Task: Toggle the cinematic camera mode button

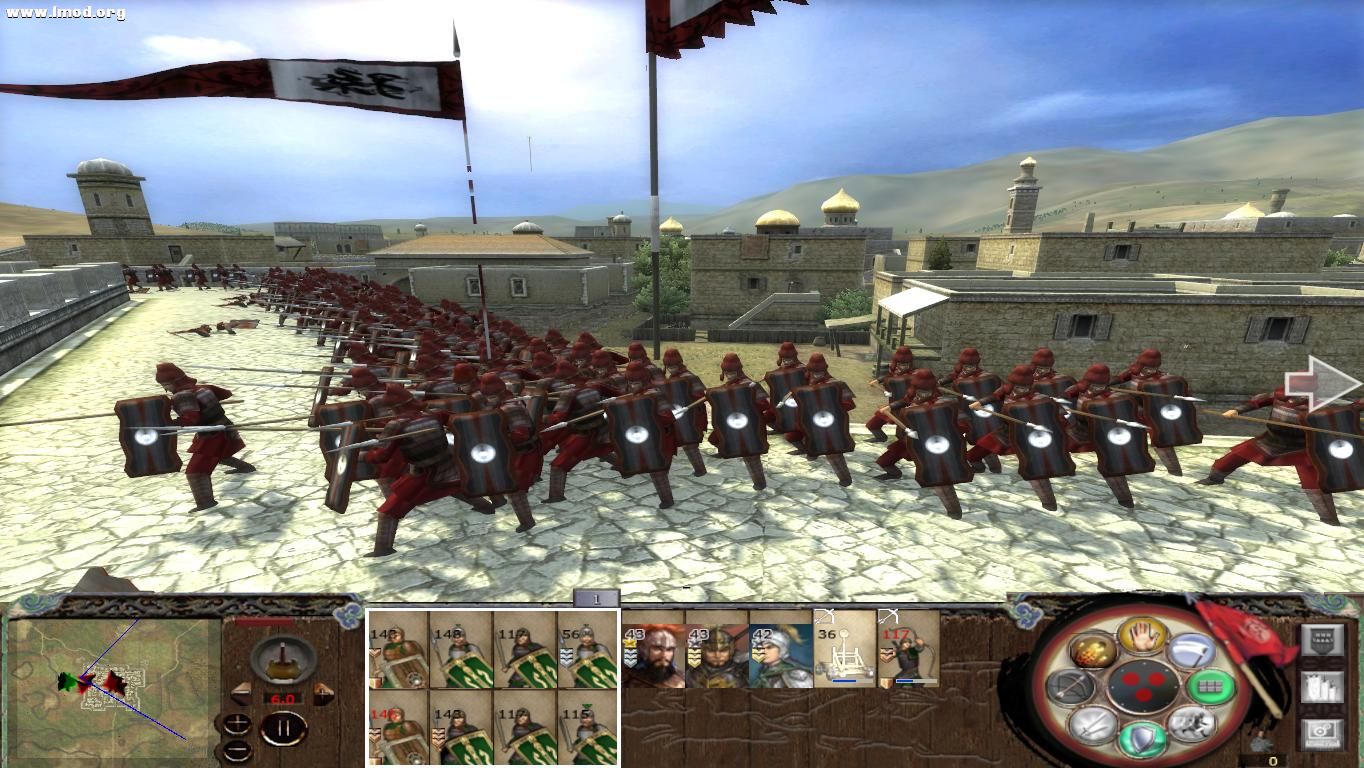Action: (1323, 731)
